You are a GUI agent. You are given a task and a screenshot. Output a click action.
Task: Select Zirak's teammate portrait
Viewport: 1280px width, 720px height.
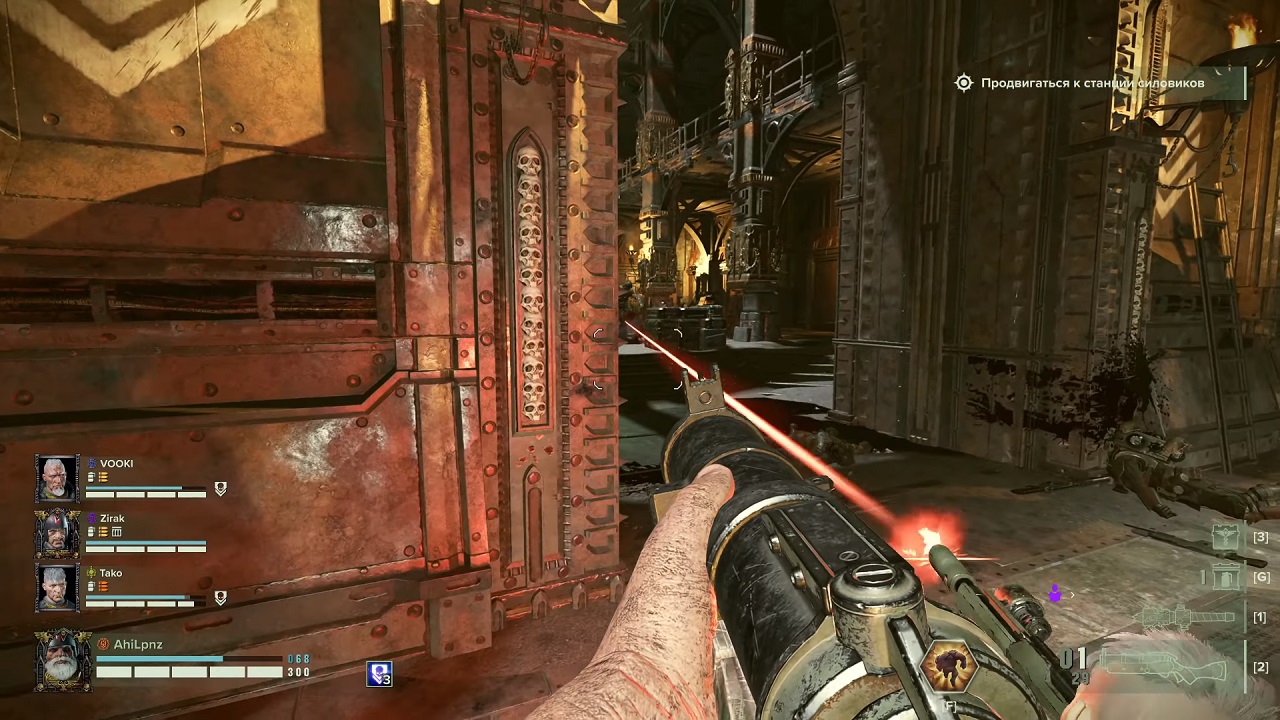[57, 533]
